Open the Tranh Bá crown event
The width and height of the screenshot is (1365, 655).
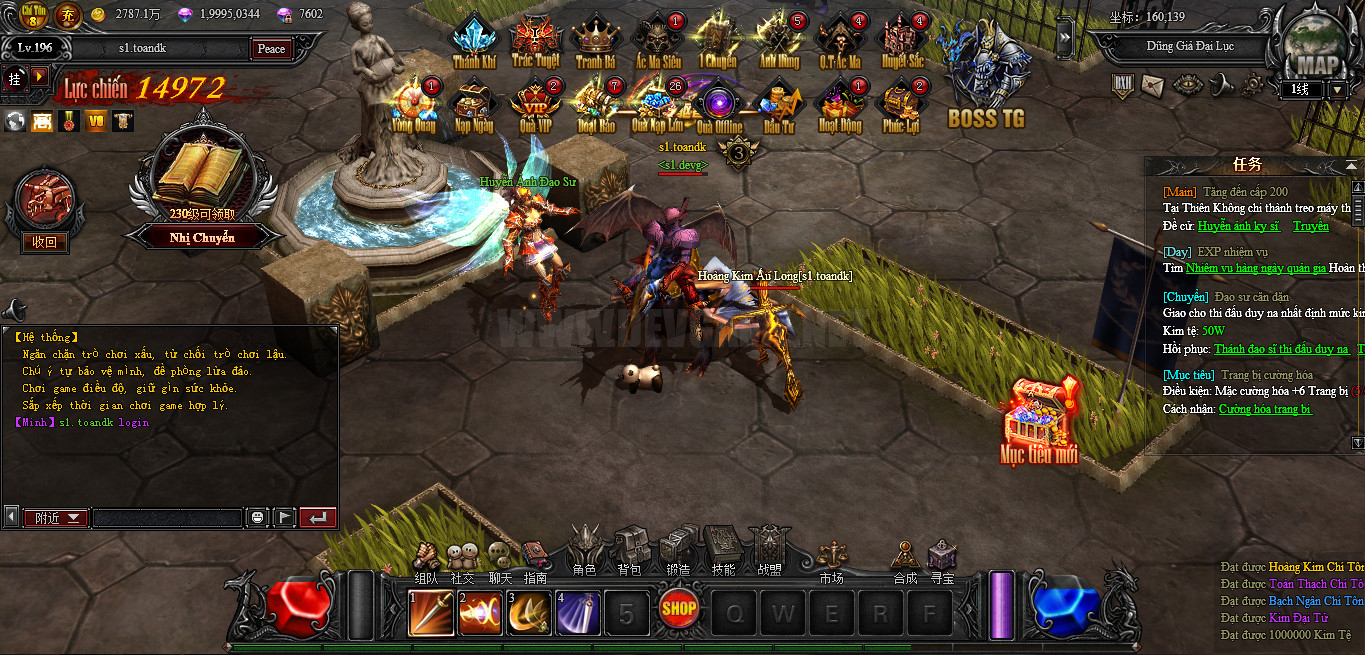596,40
